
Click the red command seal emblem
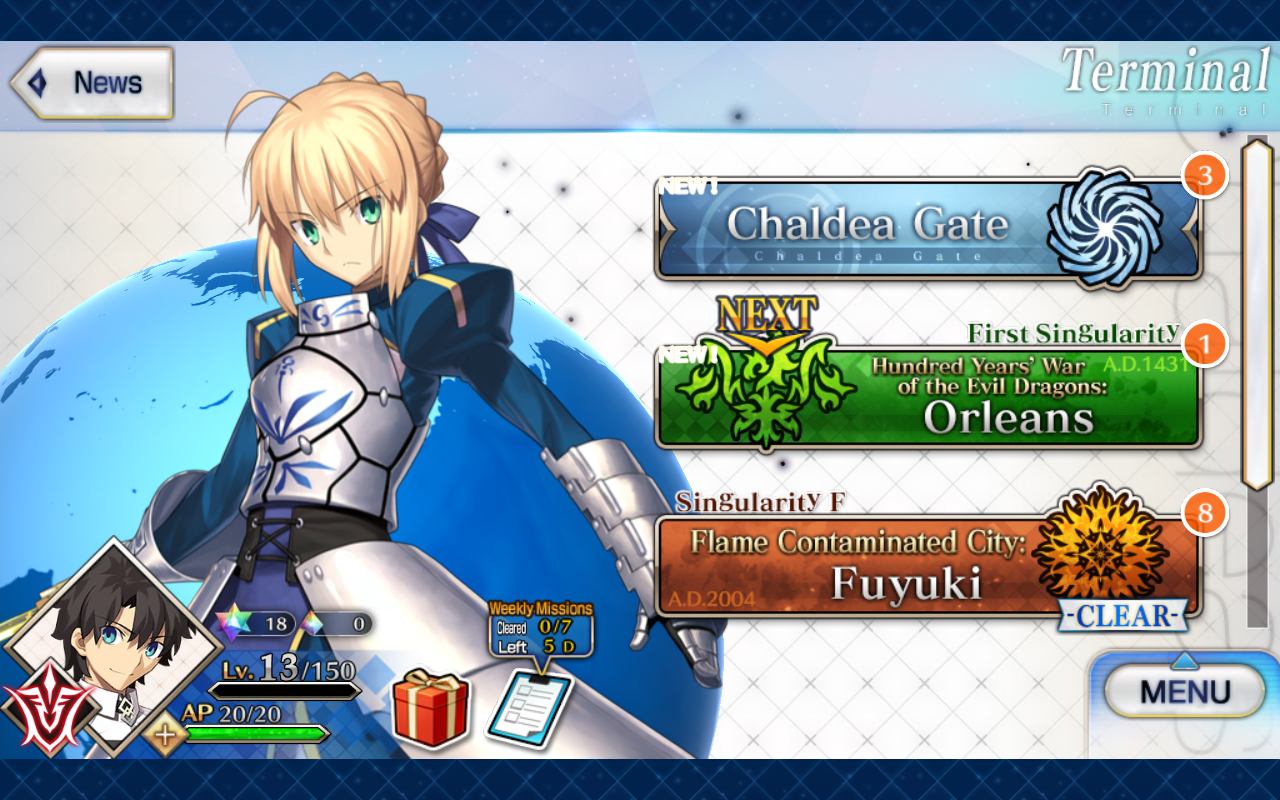point(43,703)
